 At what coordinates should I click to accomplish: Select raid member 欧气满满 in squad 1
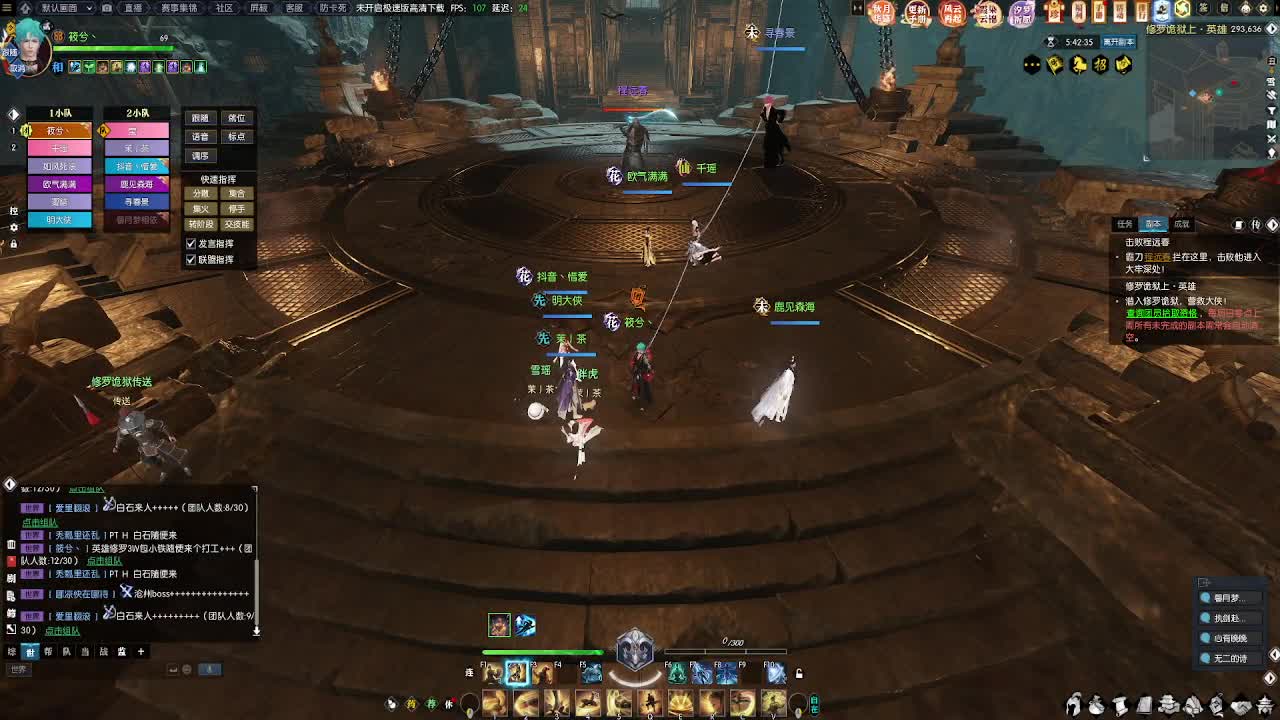[x=59, y=184]
